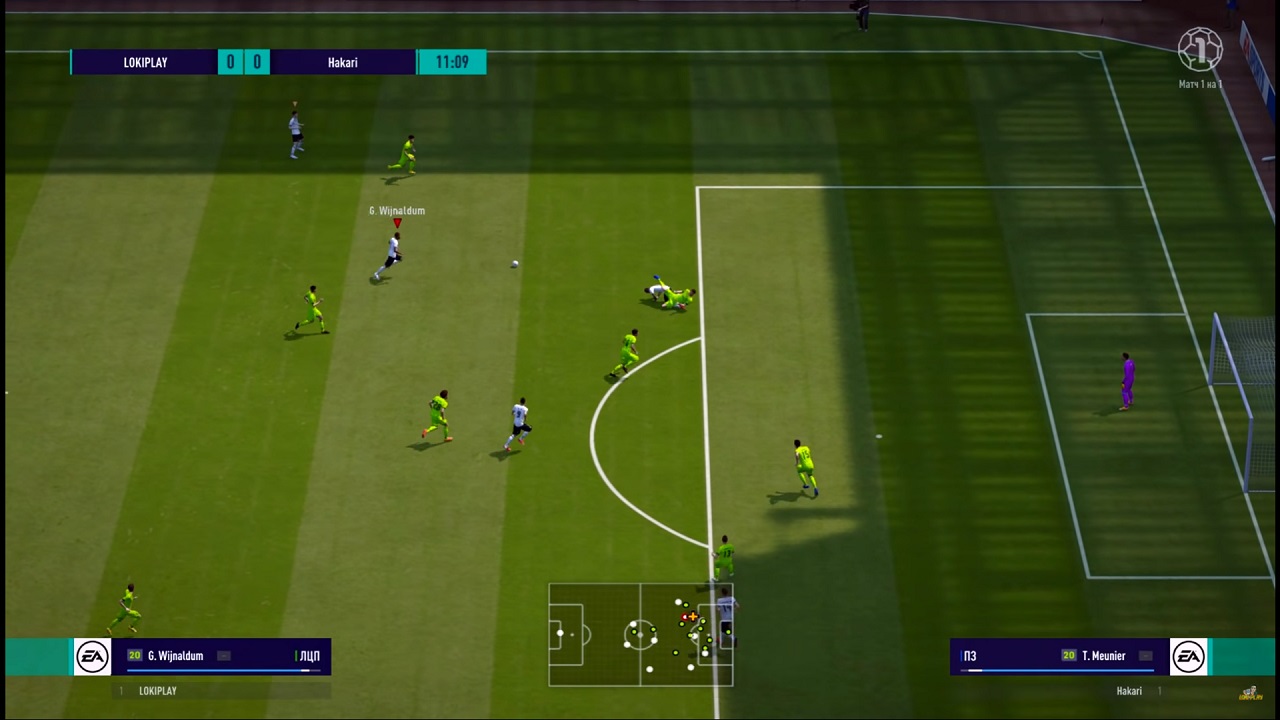Select the Hakari name on the scoreboard

[x=342, y=62]
